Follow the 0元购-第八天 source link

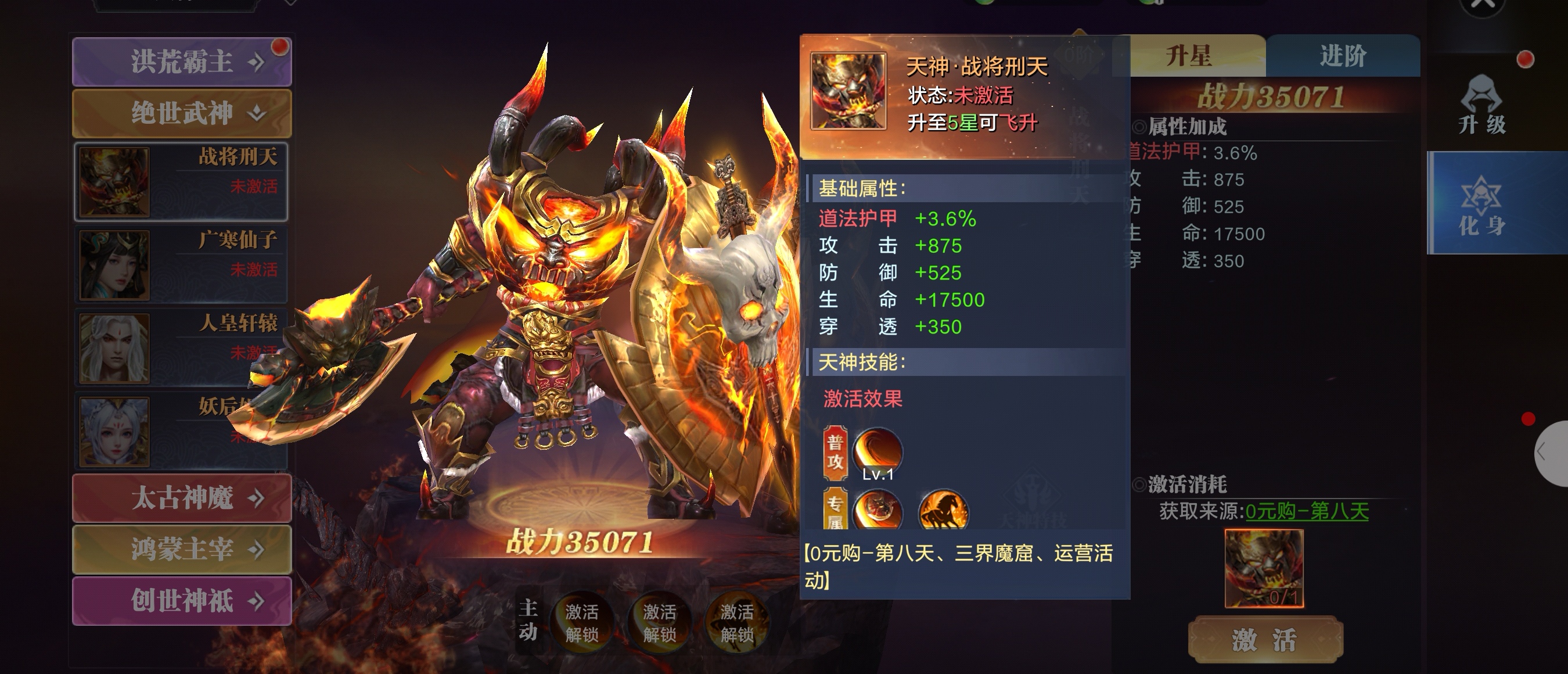[1306, 511]
